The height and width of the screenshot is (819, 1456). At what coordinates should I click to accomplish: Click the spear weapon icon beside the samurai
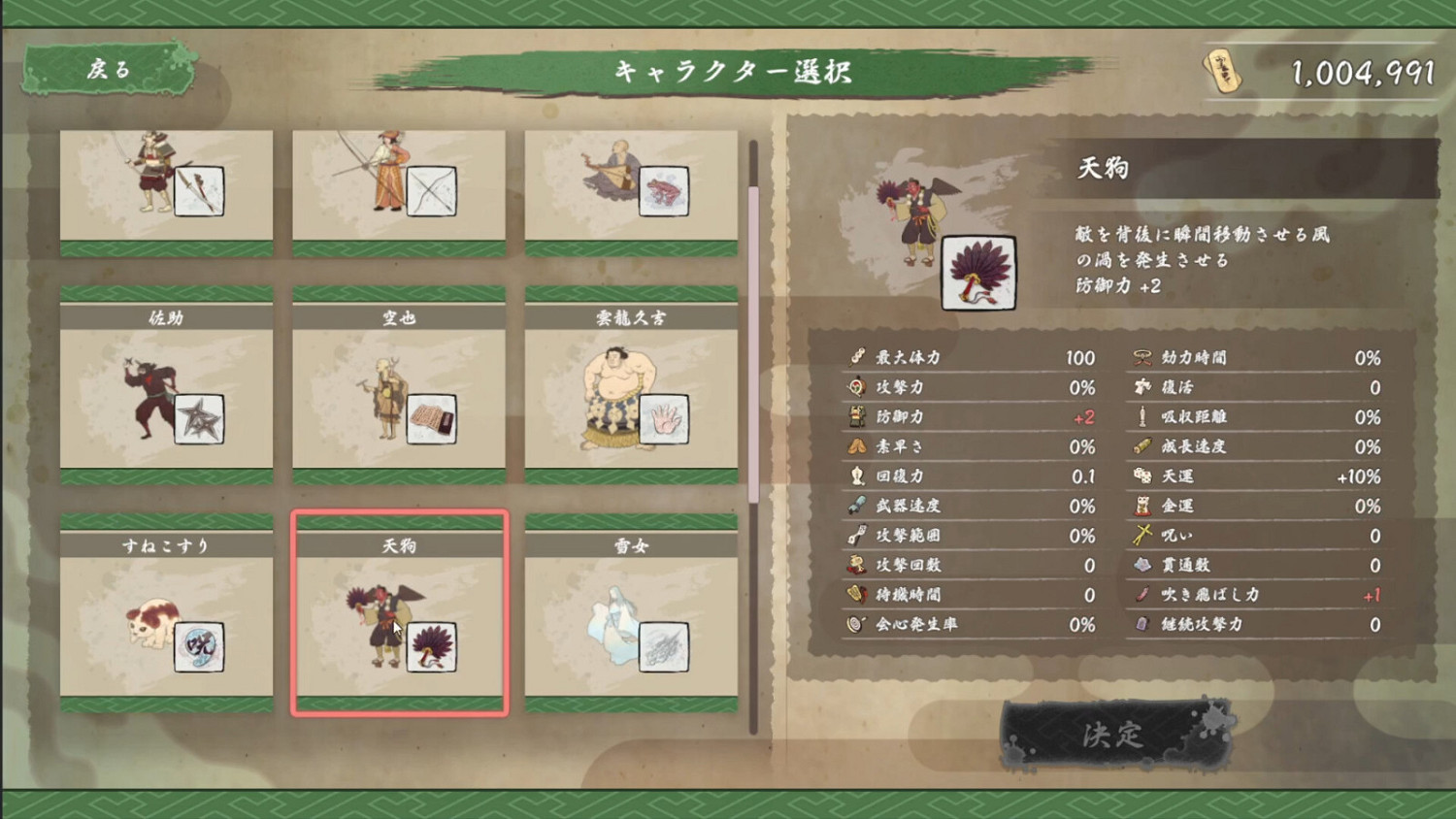[x=199, y=192]
